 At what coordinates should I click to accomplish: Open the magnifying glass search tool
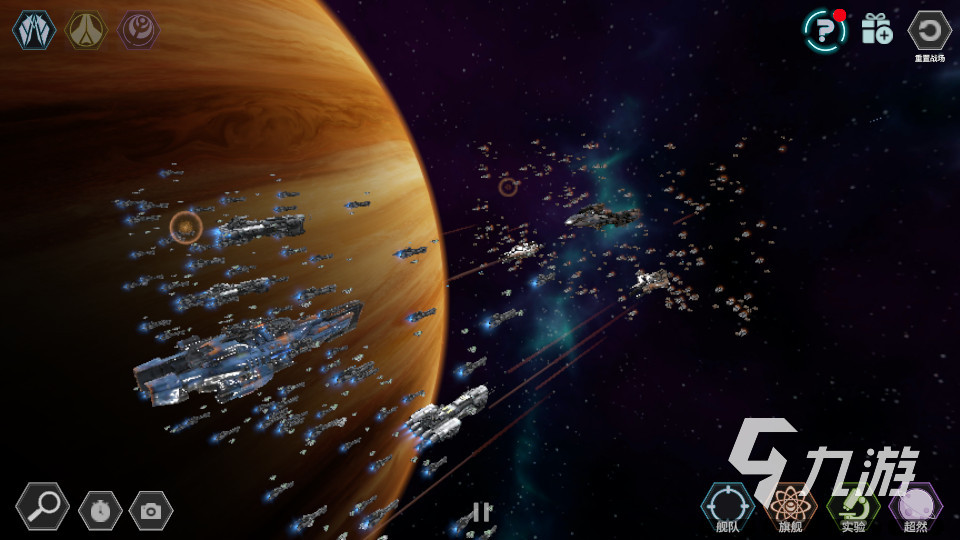(43, 507)
